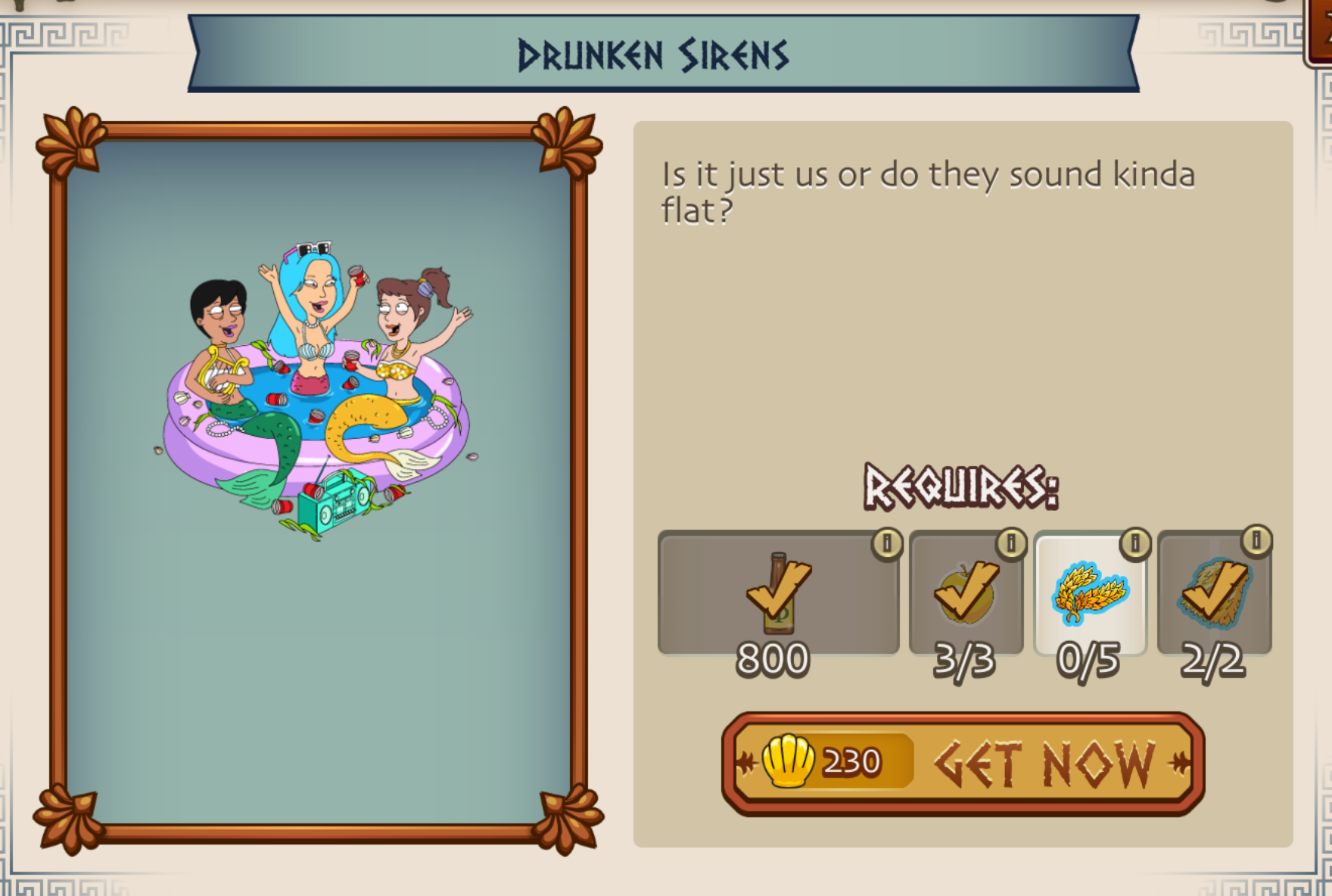Open info for the apple requirement
Viewport: 1332px width, 896px height.
click(x=1011, y=543)
